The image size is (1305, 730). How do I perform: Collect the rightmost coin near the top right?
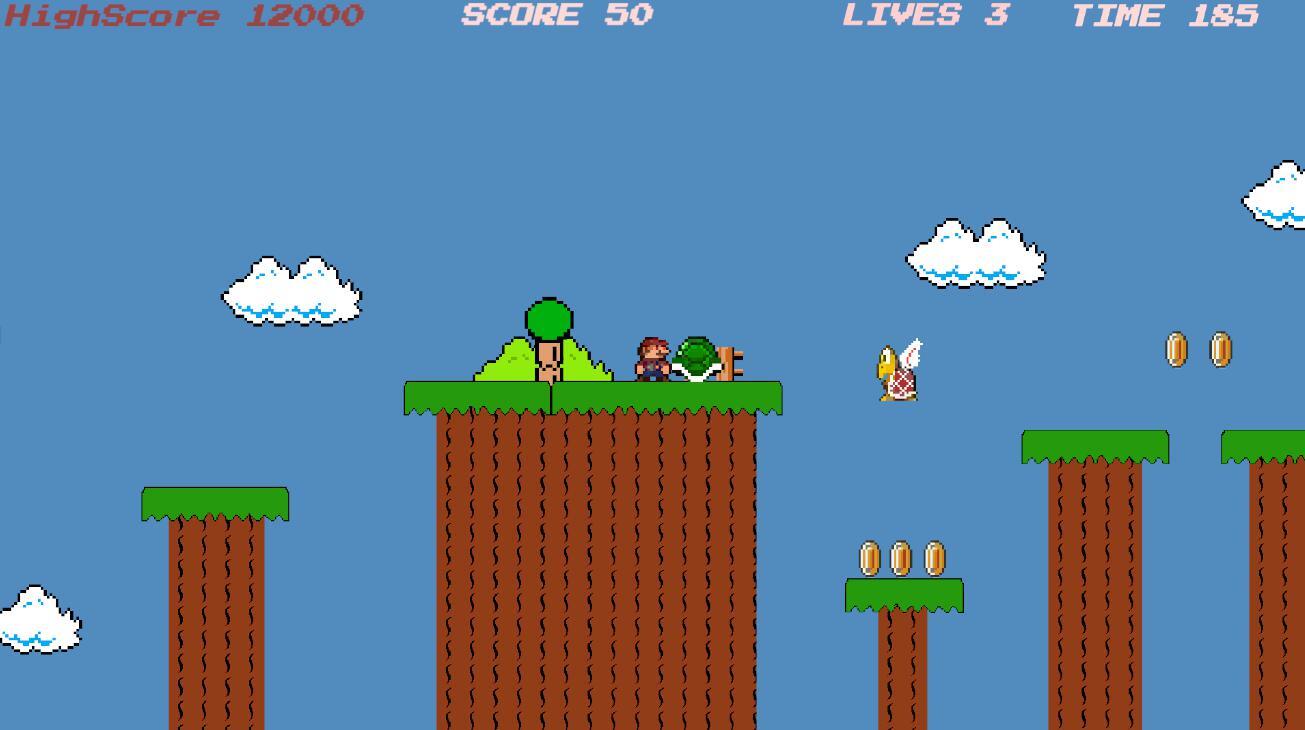[1219, 346]
